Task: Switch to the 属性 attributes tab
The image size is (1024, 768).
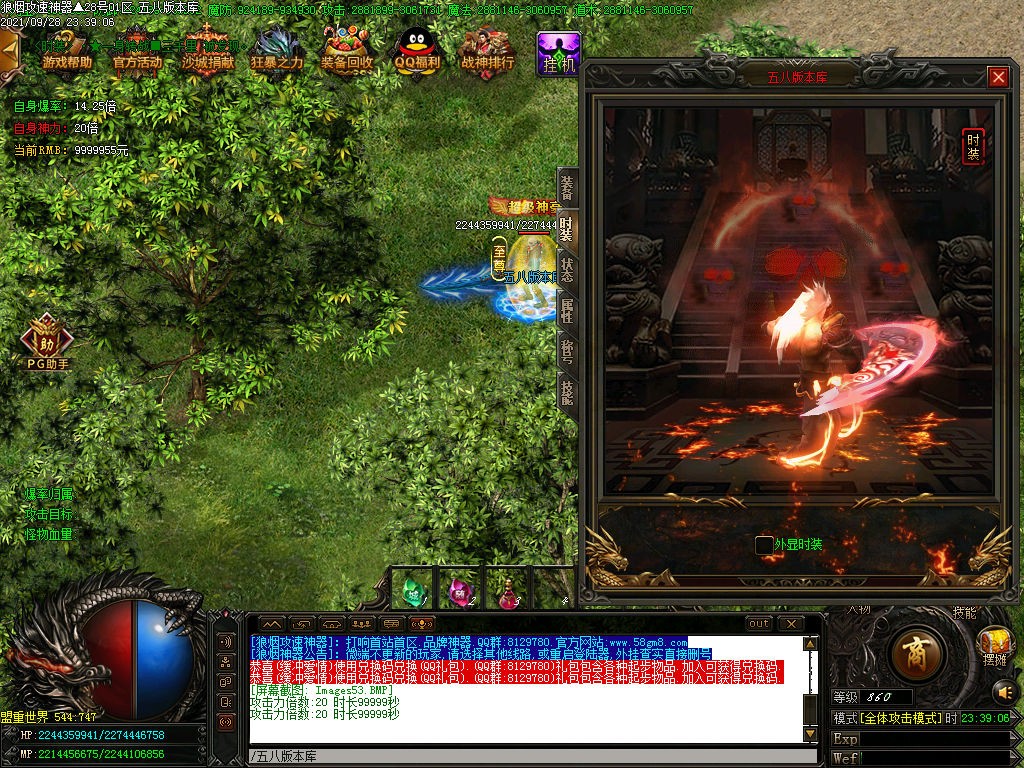Action: pyautogui.click(x=567, y=311)
